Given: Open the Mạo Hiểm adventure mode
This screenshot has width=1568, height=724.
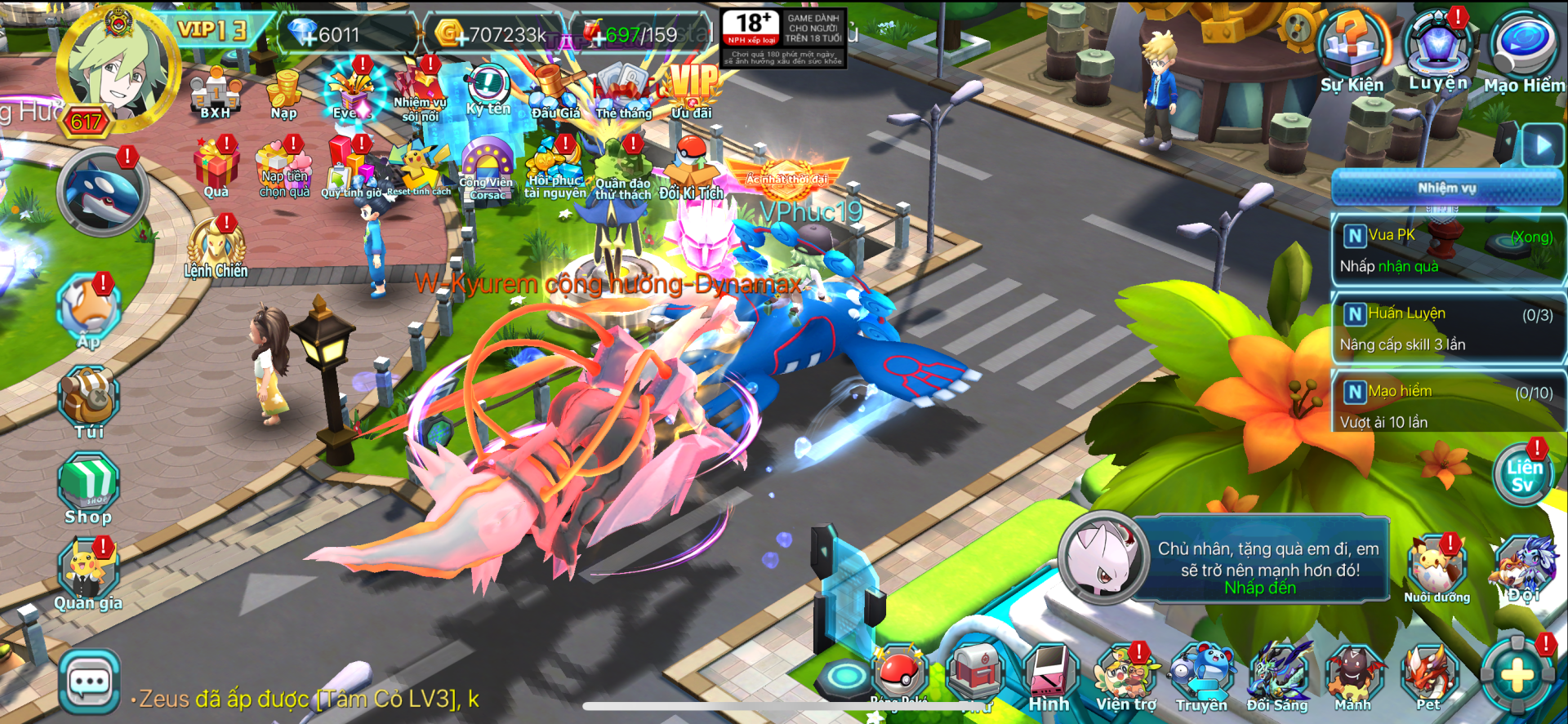Looking at the screenshot, I should pos(1524,52).
